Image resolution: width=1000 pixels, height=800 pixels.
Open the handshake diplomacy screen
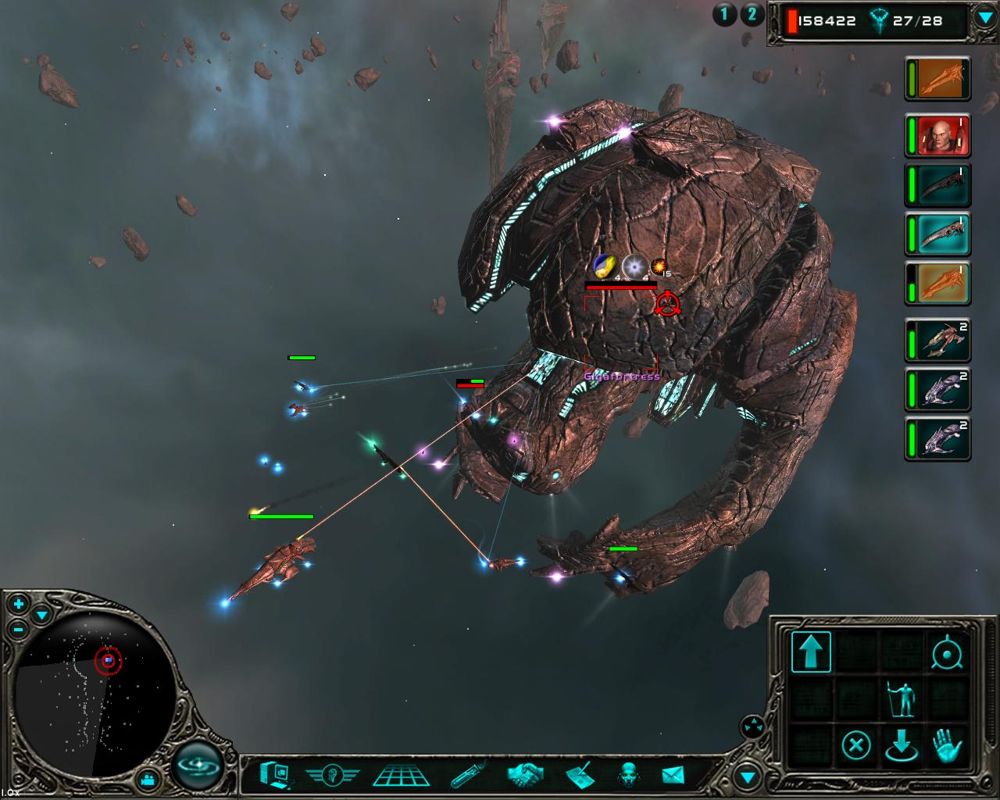[x=524, y=774]
